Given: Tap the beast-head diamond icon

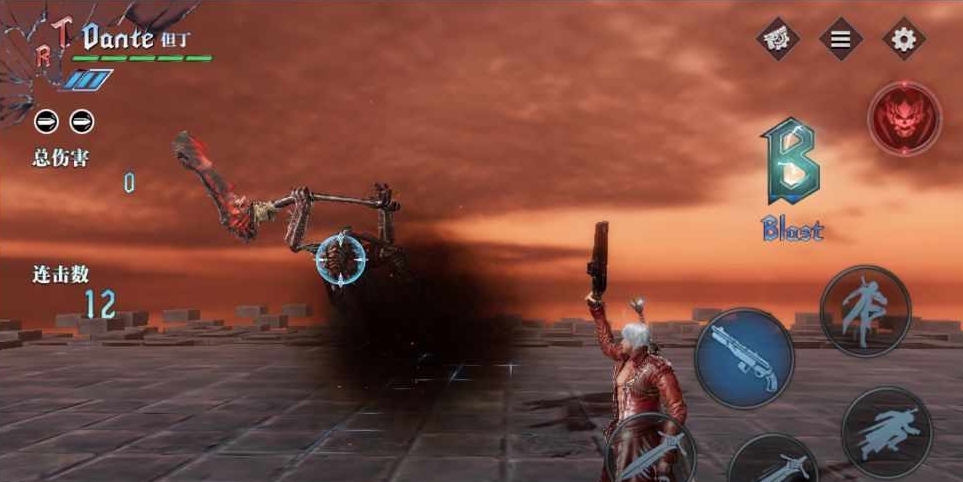Looking at the screenshot, I should 777,39.
